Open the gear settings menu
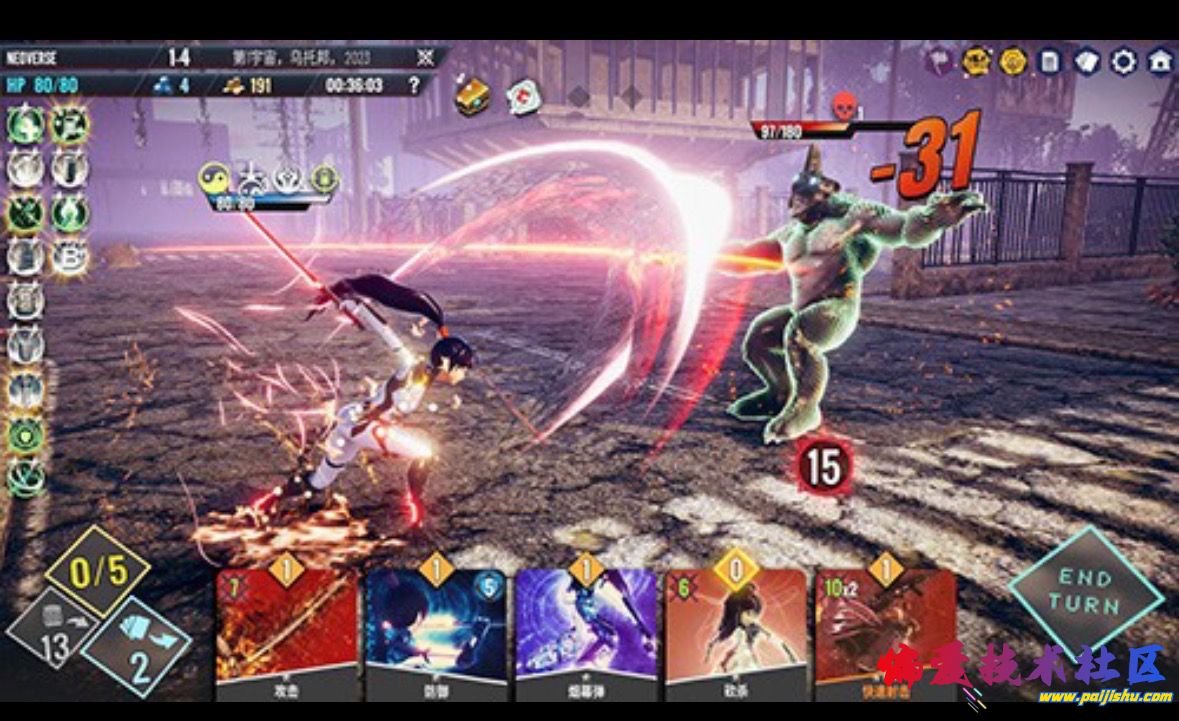This screenshot has height=721, width=1179. click(1123, 62)
